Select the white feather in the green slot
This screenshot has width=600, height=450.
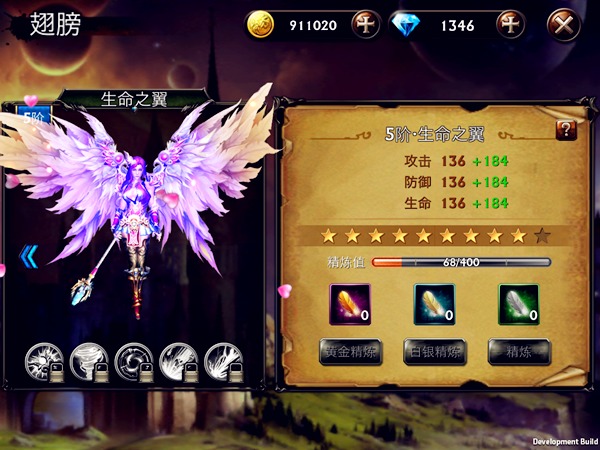click(518, 304)
